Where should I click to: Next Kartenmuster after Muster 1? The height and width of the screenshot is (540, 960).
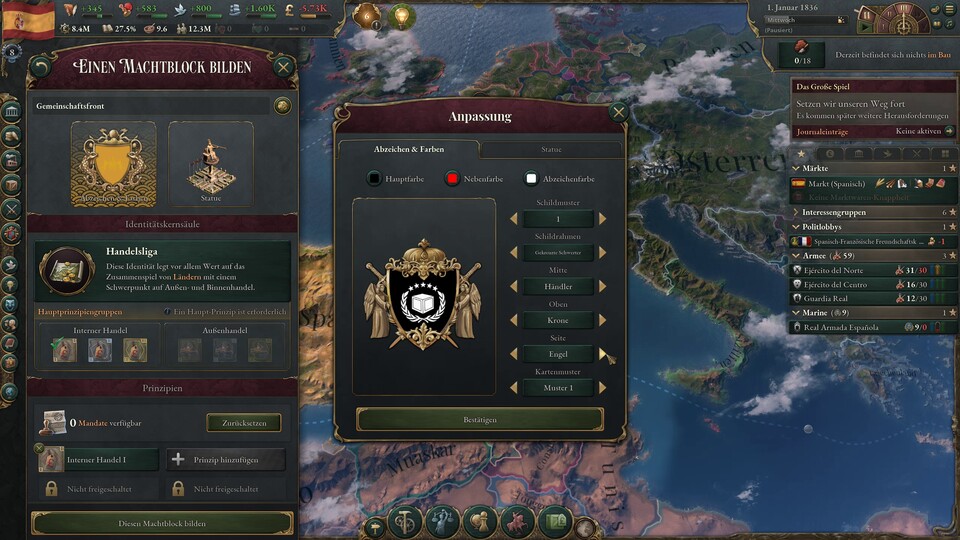[x=603, y=388]
